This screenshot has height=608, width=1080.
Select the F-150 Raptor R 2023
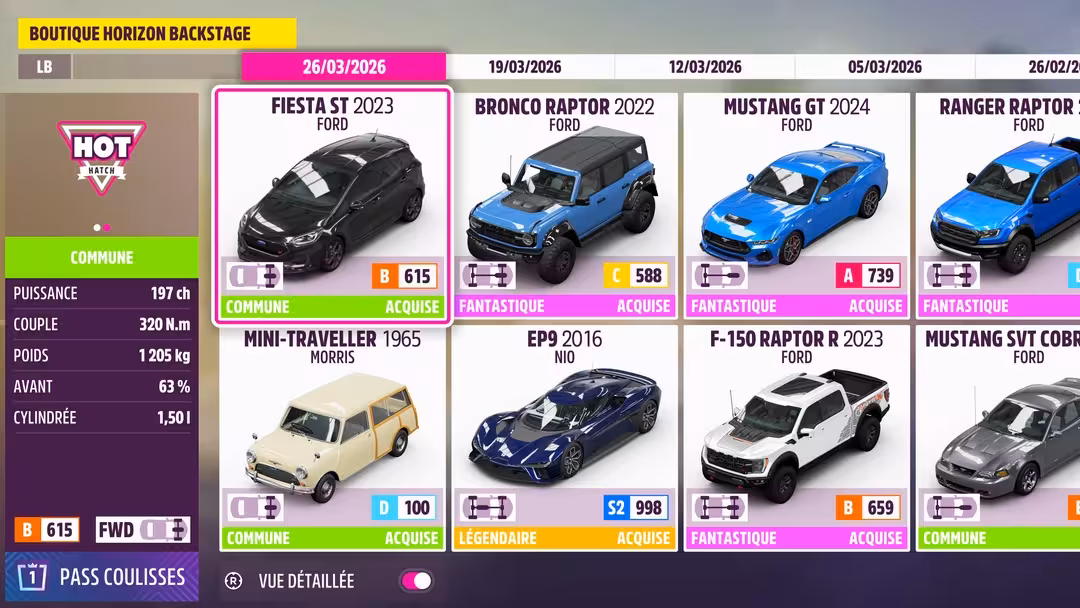(796, 437)
